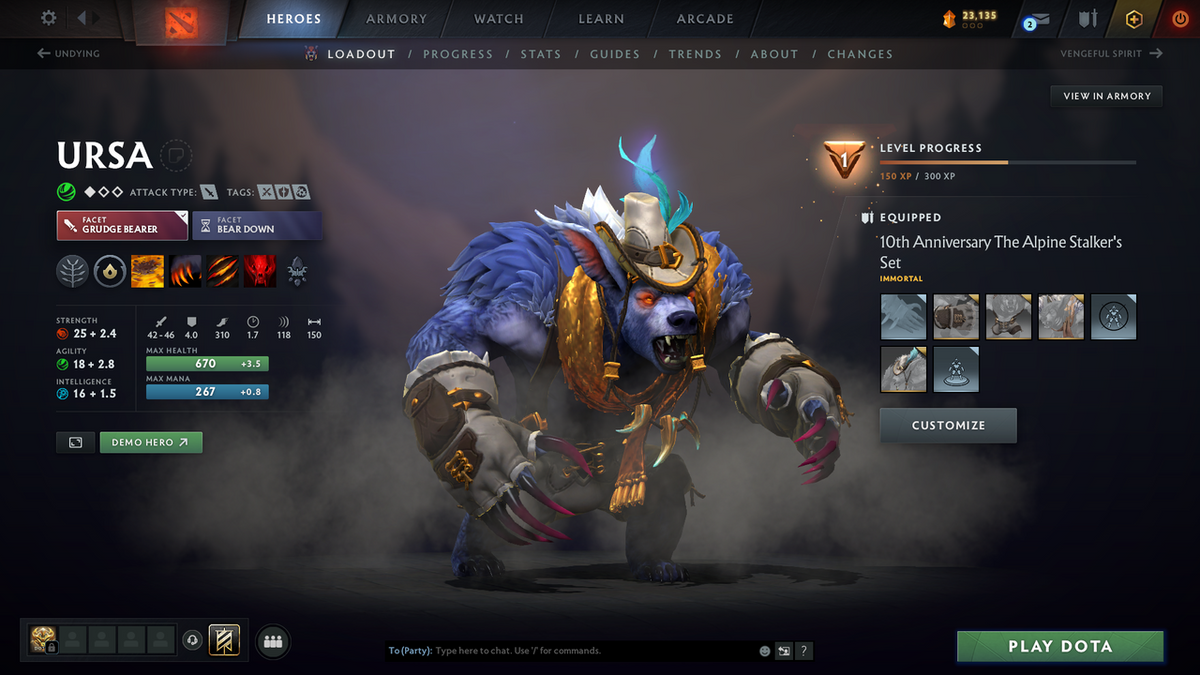Open the Watch tab
The width and height of the screenshot is (1200, 675).
498,19
